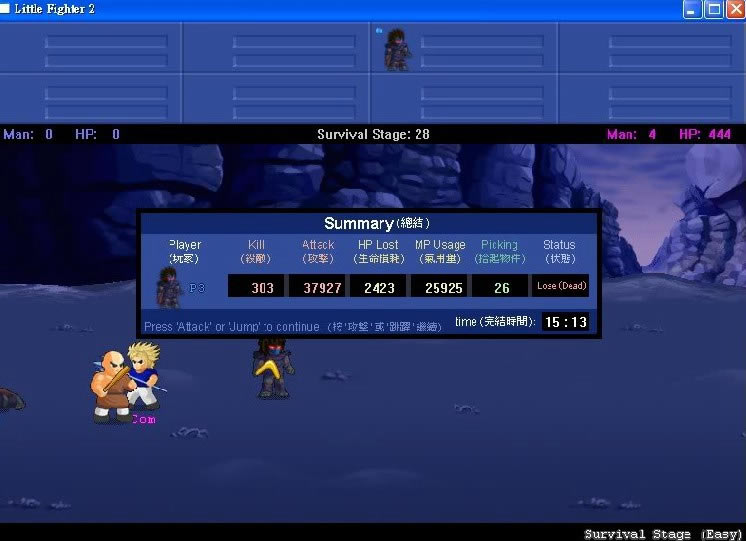
Task: Minimize the Little Fighter 2 window
Action: click(x=692, y=9)
